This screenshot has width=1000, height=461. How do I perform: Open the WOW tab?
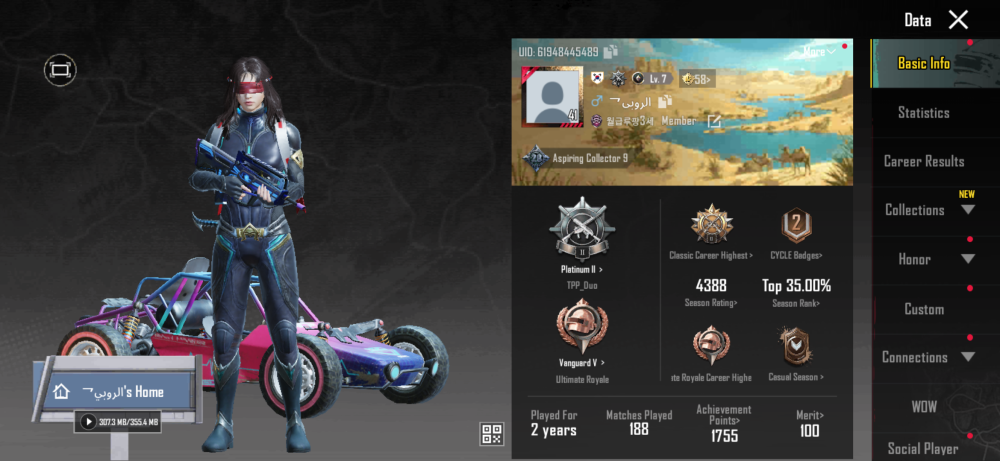point(923,407)
